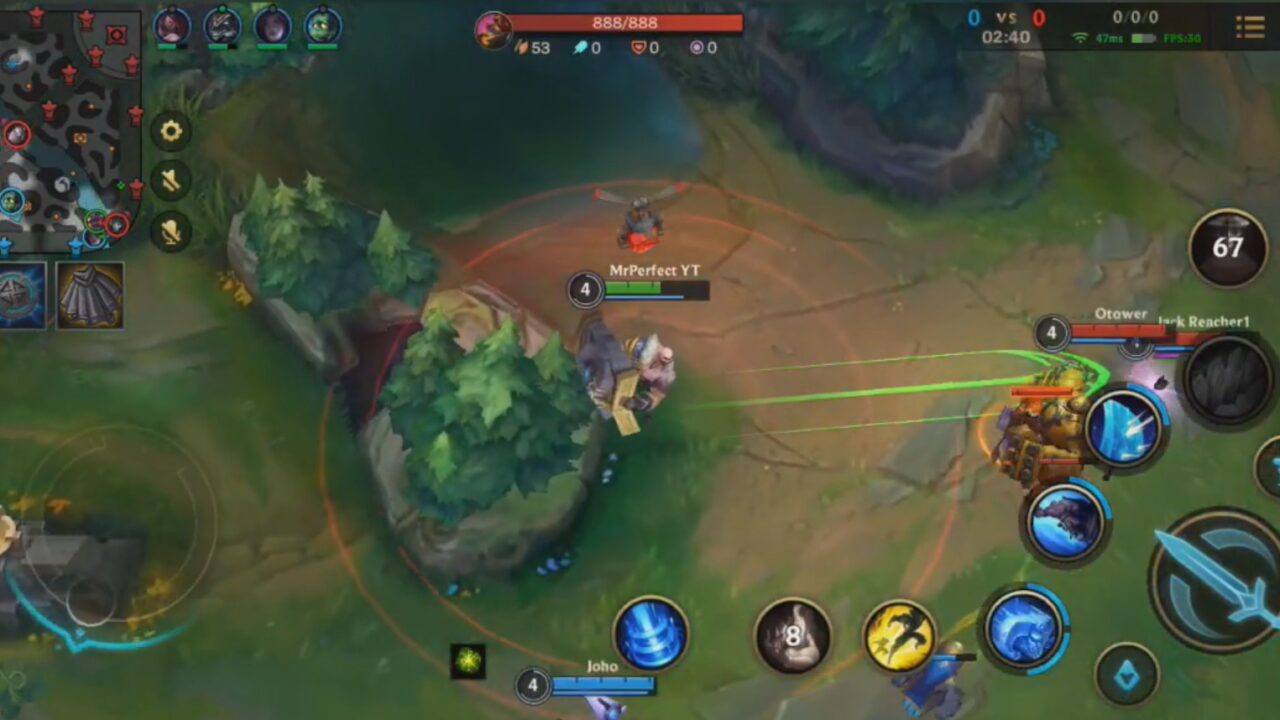
Task: Select the second item in the inventory
Action: pos(88,297)
